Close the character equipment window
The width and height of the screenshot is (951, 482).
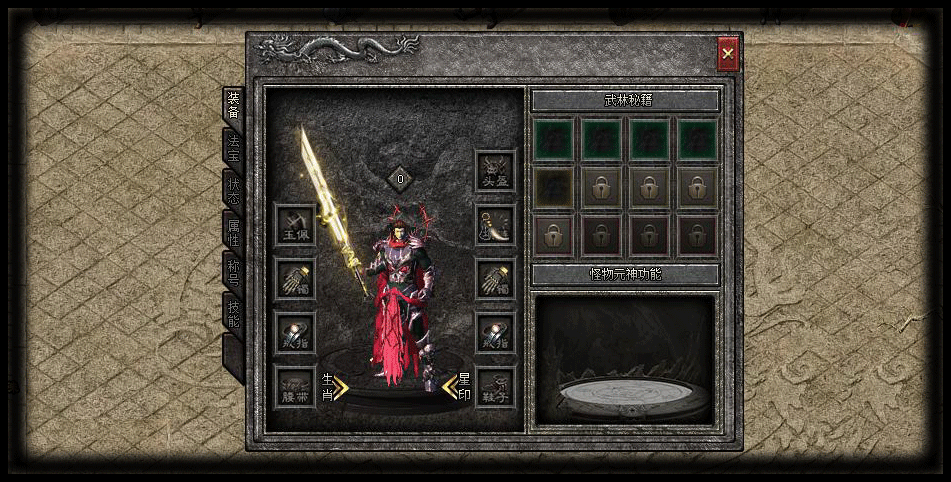(727, 54)
